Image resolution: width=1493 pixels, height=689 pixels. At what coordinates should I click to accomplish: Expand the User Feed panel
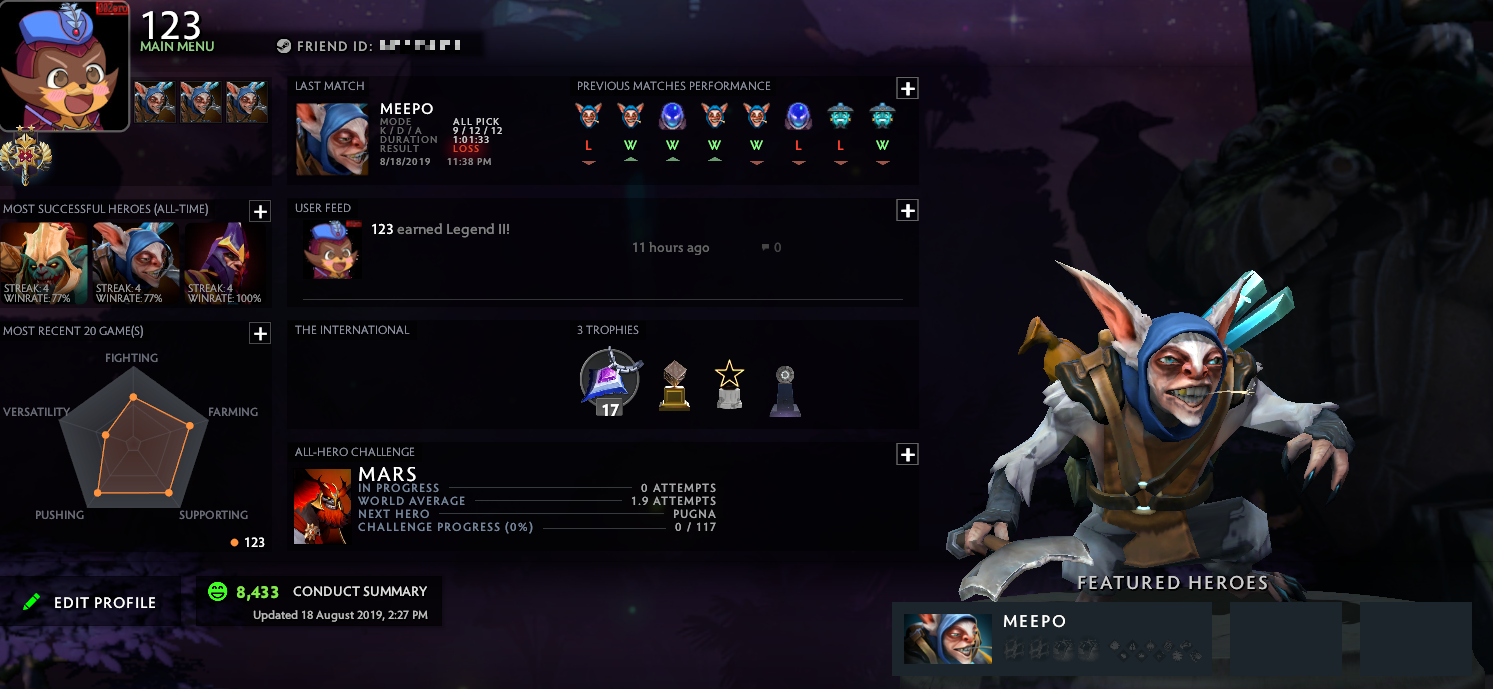[907, 211]
